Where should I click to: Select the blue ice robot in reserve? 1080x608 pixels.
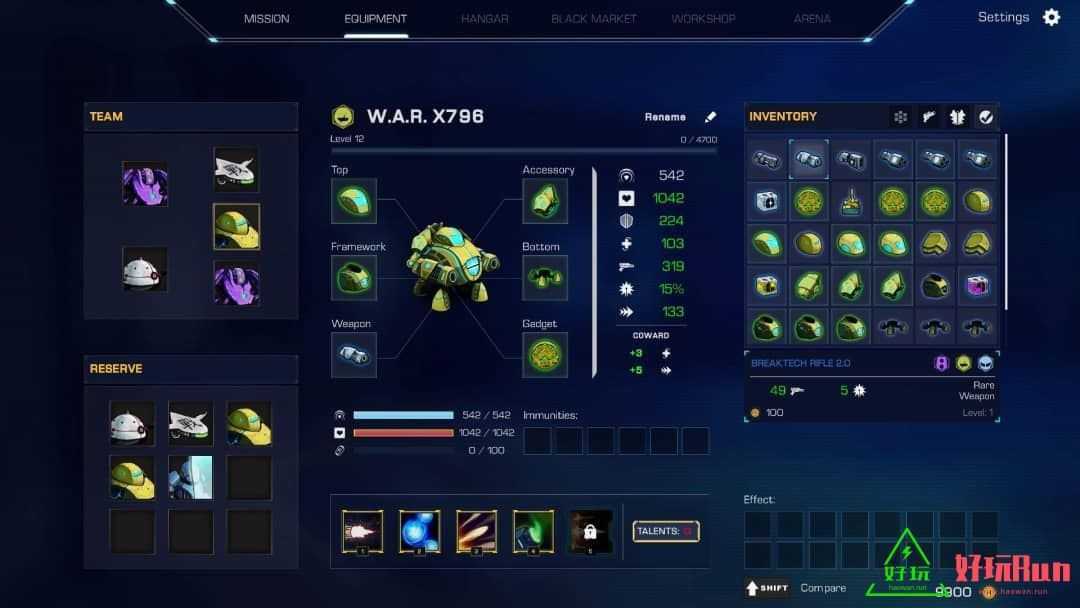tap(190, 477)
